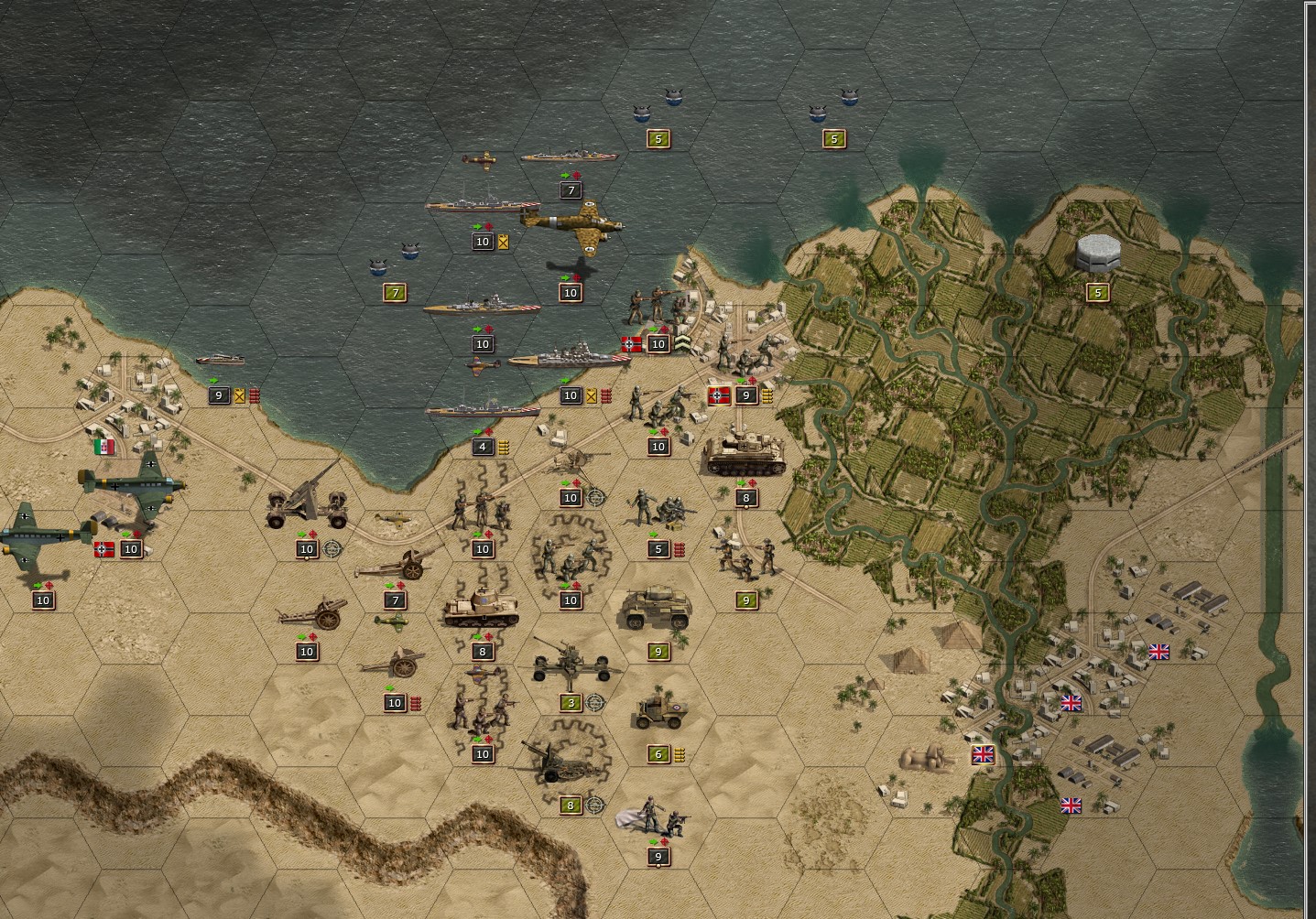Viewport: 1316px width, 919px height.
Task: Click the strength 4 badge on the coastal patrol boat
Action: (484, 447)
